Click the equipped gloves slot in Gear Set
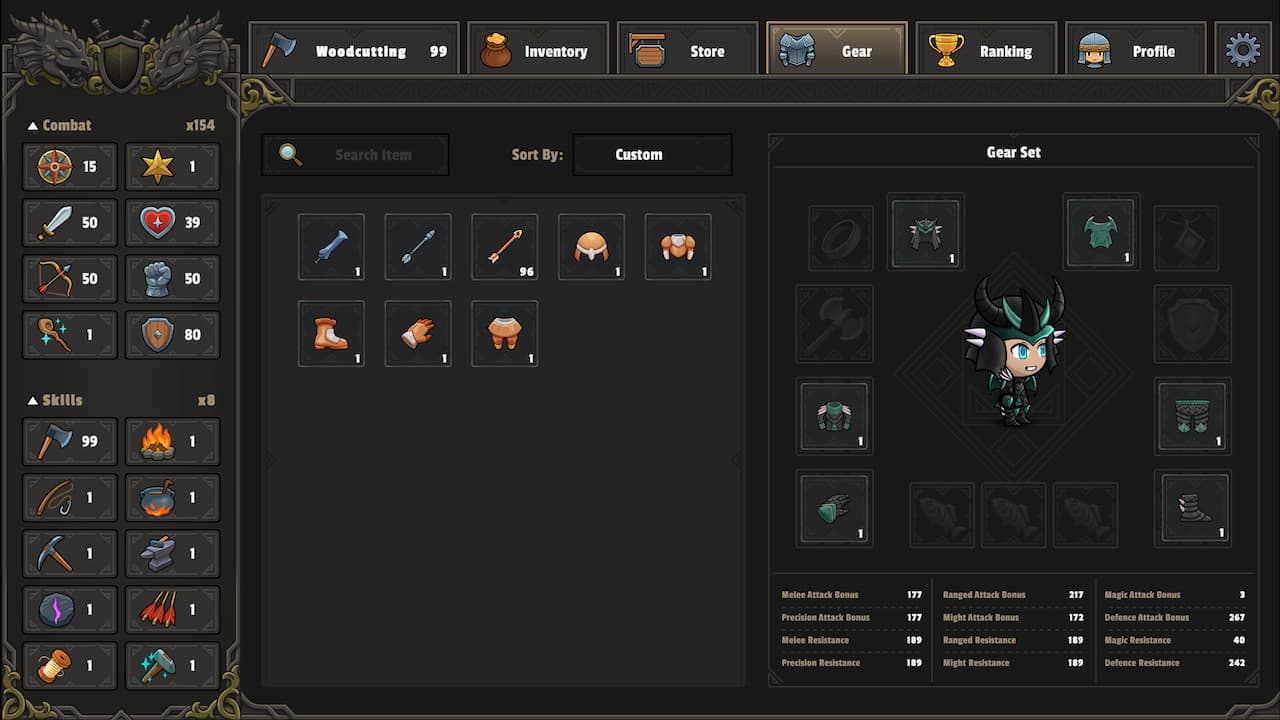The width and height of the screenshot is (1280, 720). [834, 508]
